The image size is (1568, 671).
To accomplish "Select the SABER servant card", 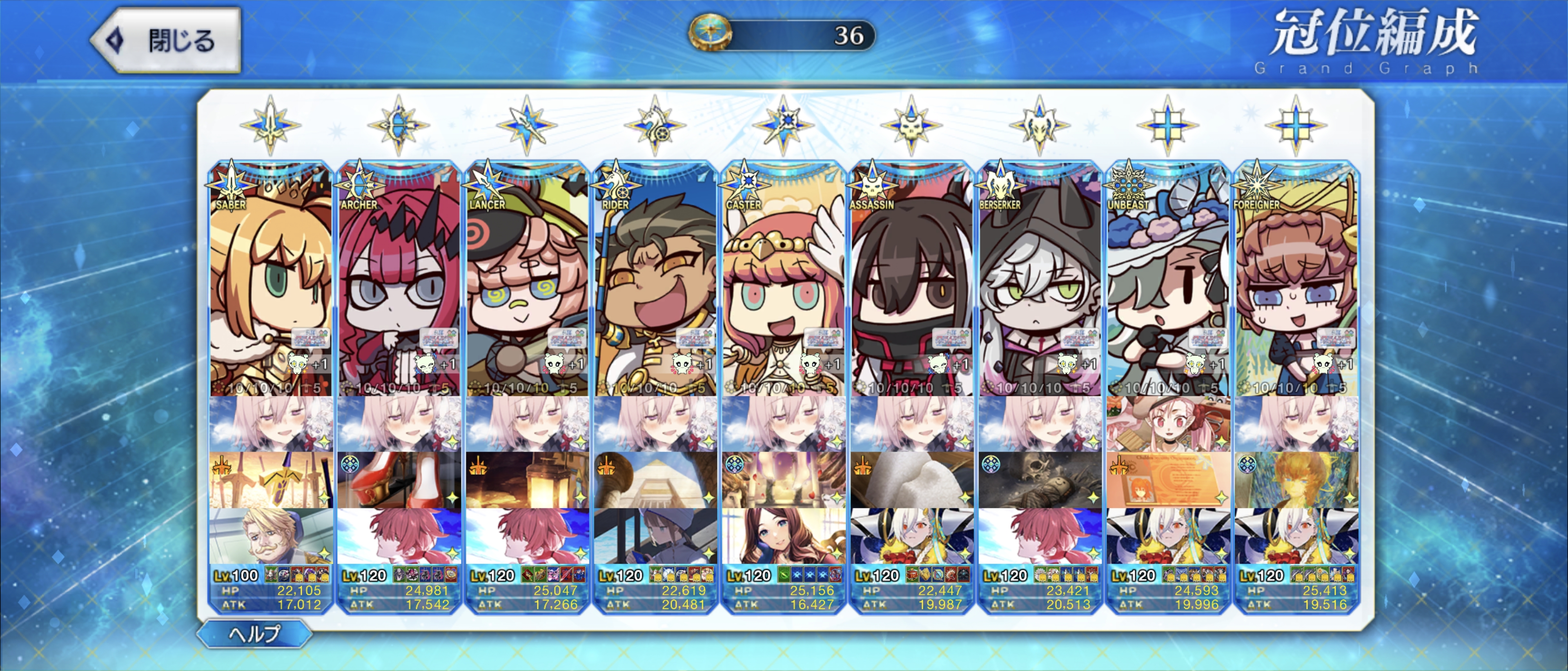I will point(271,280).
